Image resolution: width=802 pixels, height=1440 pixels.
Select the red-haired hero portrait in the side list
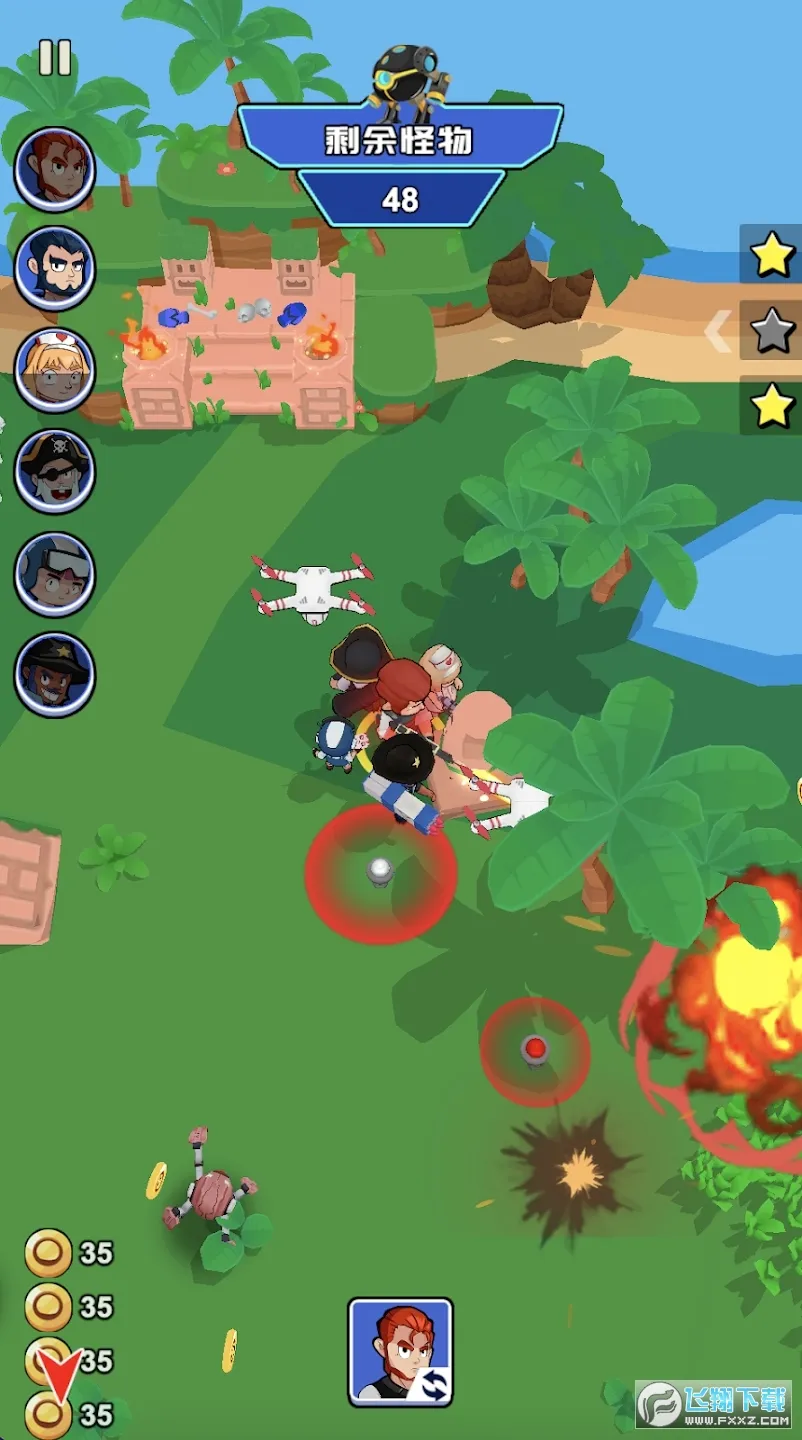(x=55, y=169)
